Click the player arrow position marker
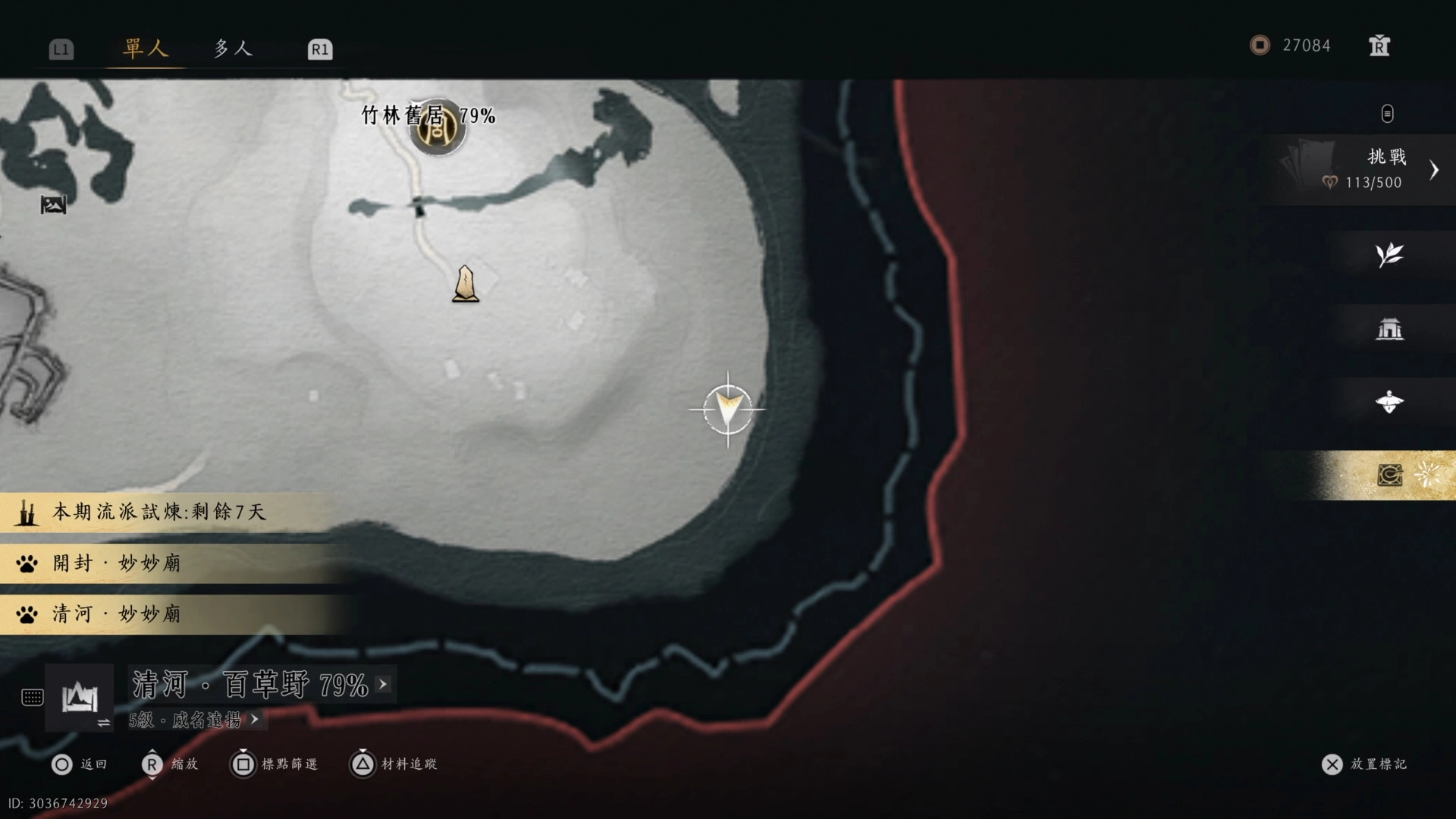The height and width of the screenshot is (819, 1456). pos(727,409)
